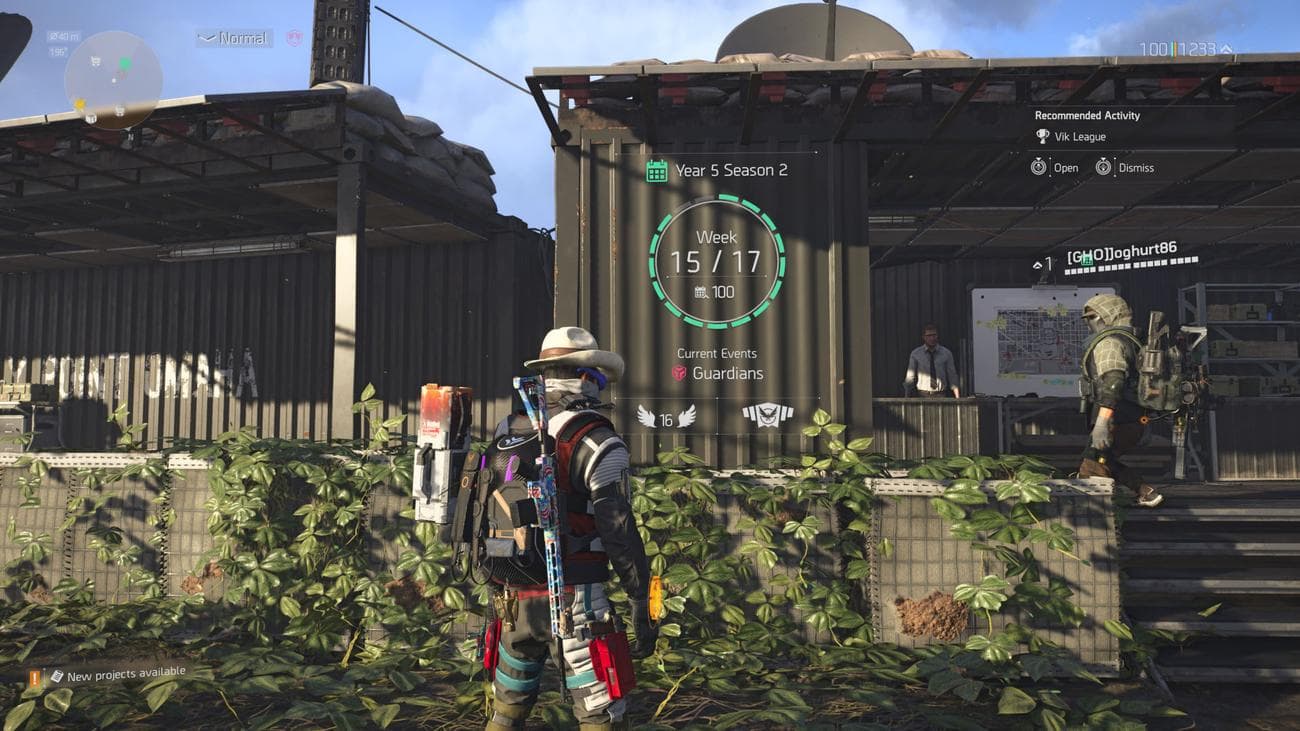Viewport: 1300px width, 731px height.
Task: Click the New projects available notification
Action: point(125,674)
